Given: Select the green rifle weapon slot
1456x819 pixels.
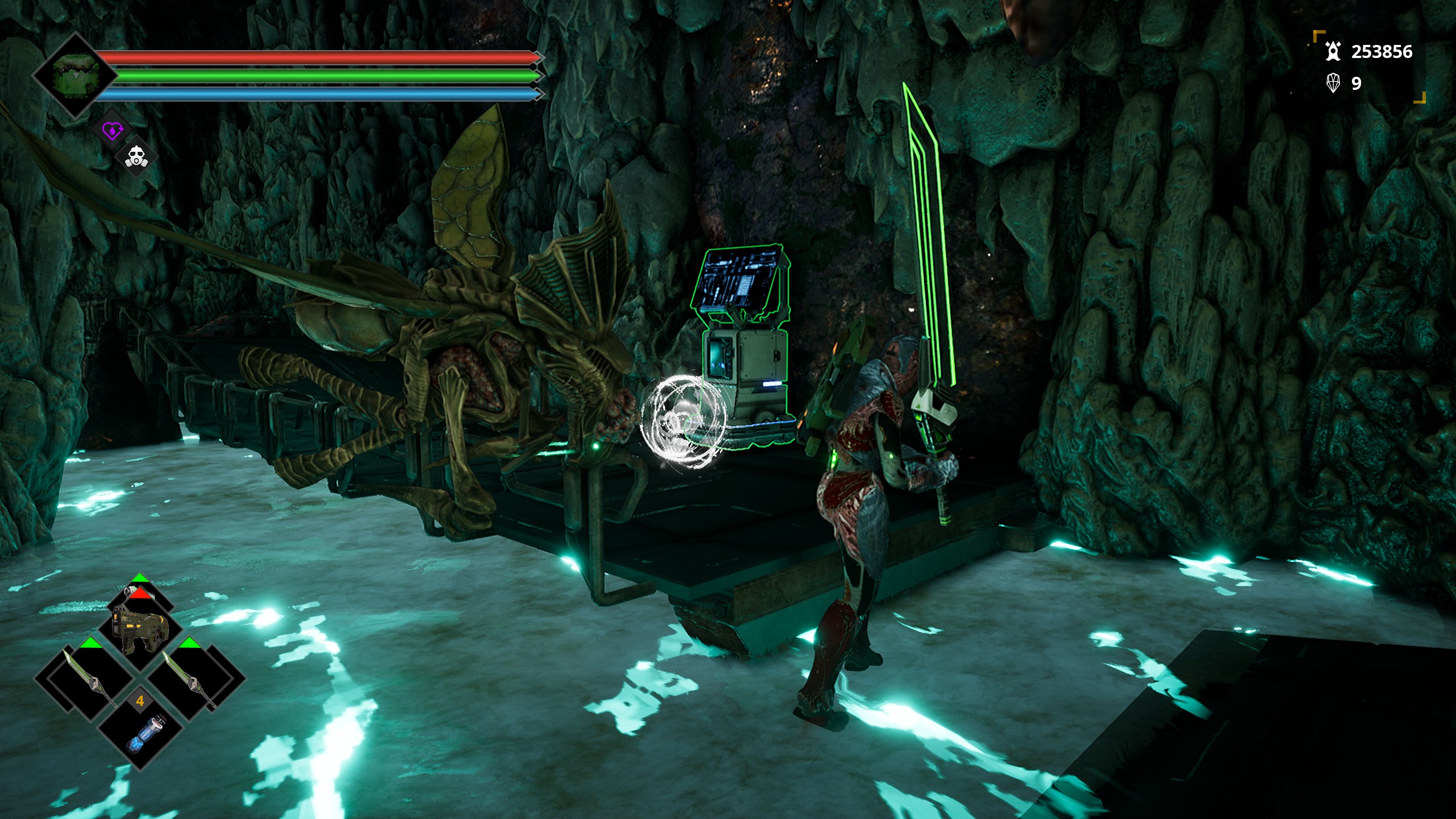Looking at the screenshot, I should click(x=140, y=628).
